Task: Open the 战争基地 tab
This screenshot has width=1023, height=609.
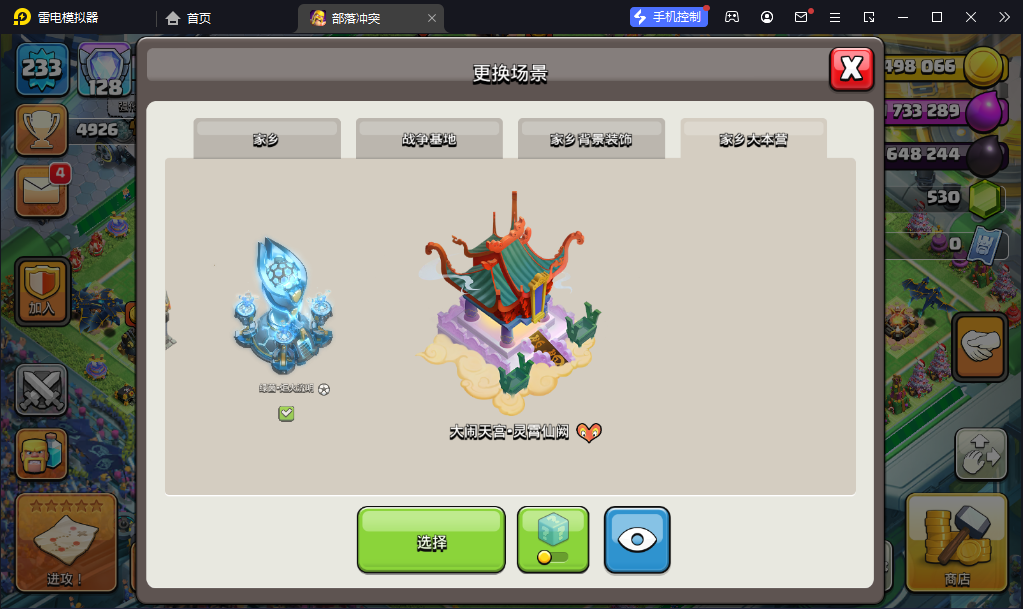Action: (x=429, y=139)
